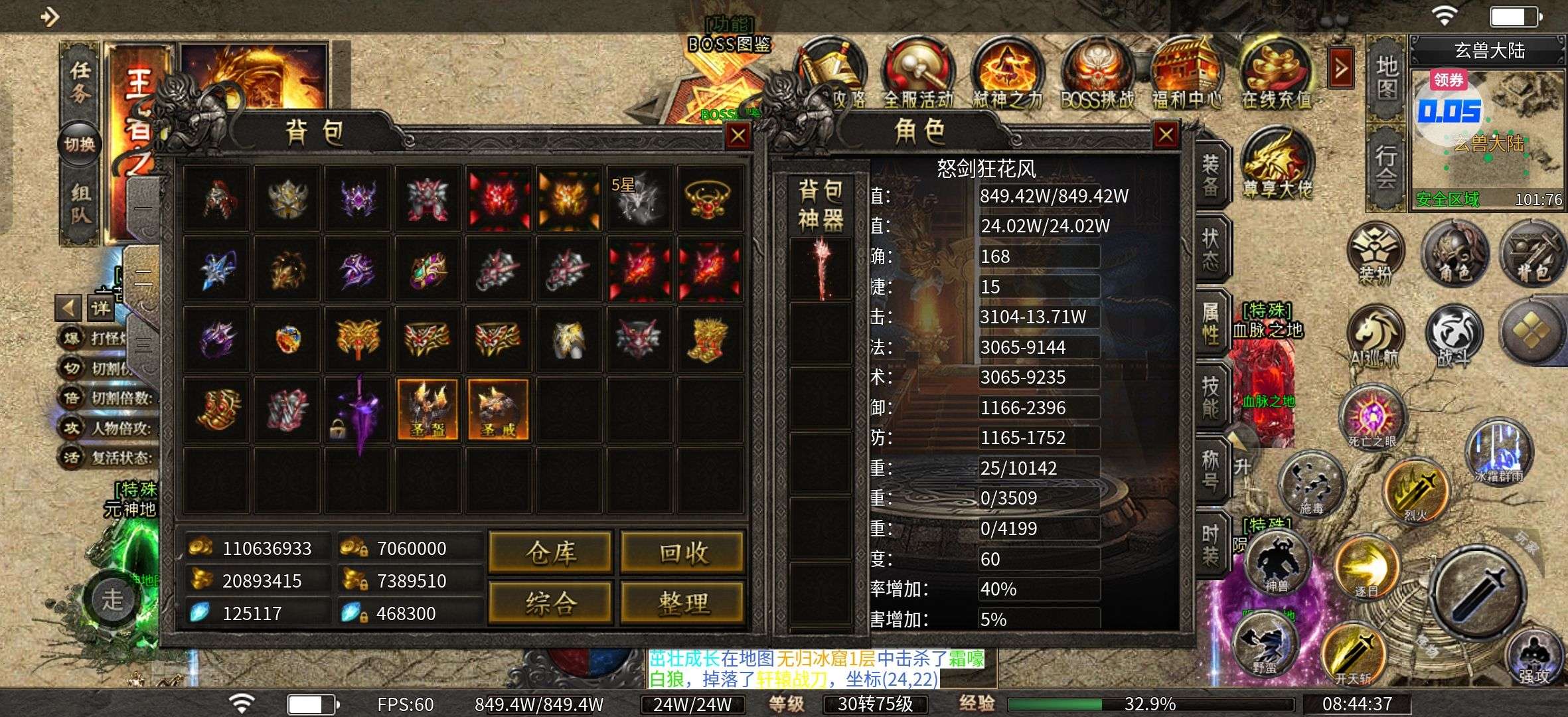Sort inventory with the 整理 button

click(682, 603)
